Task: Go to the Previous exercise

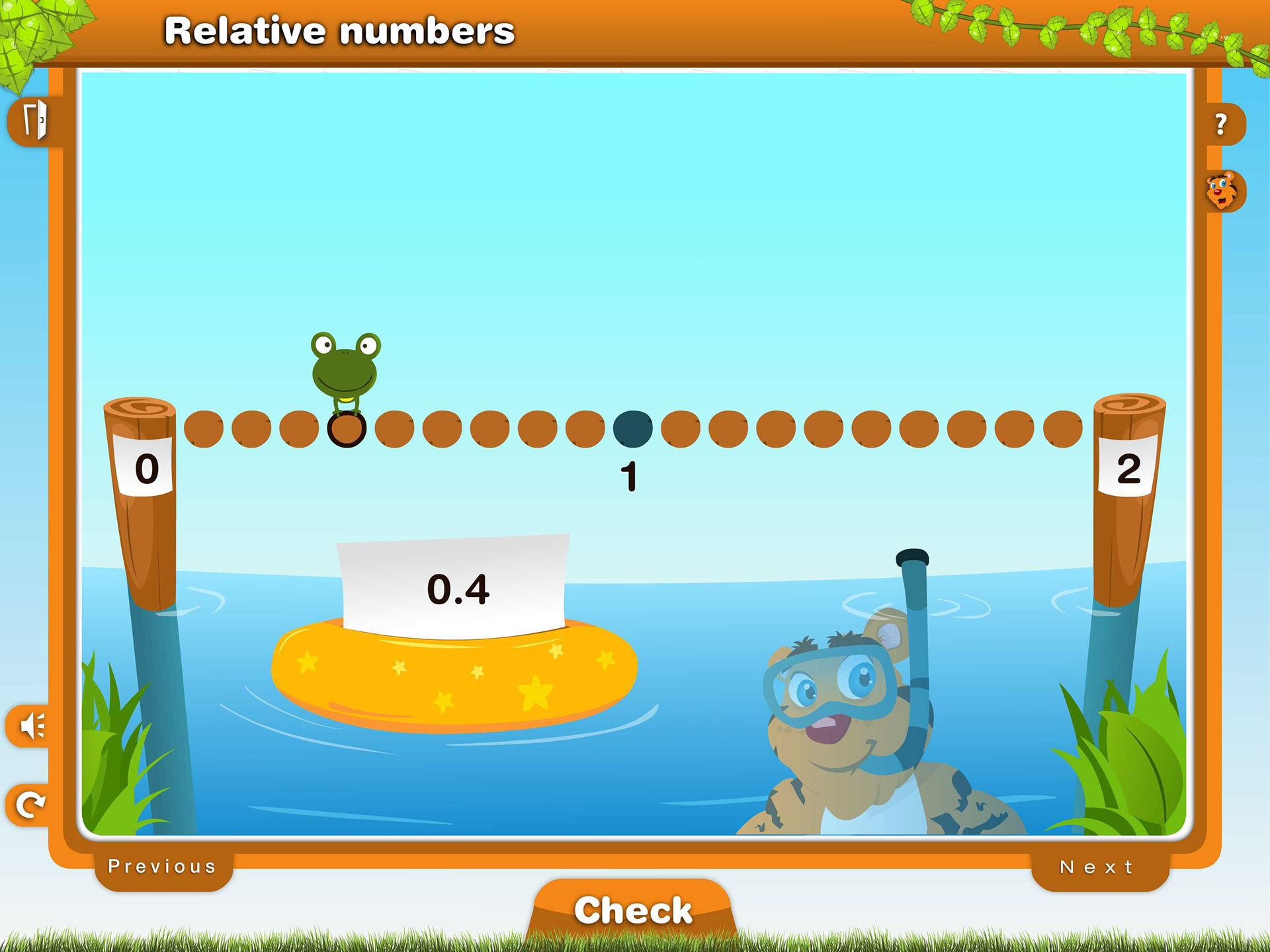Action: (x=163, y=867)
